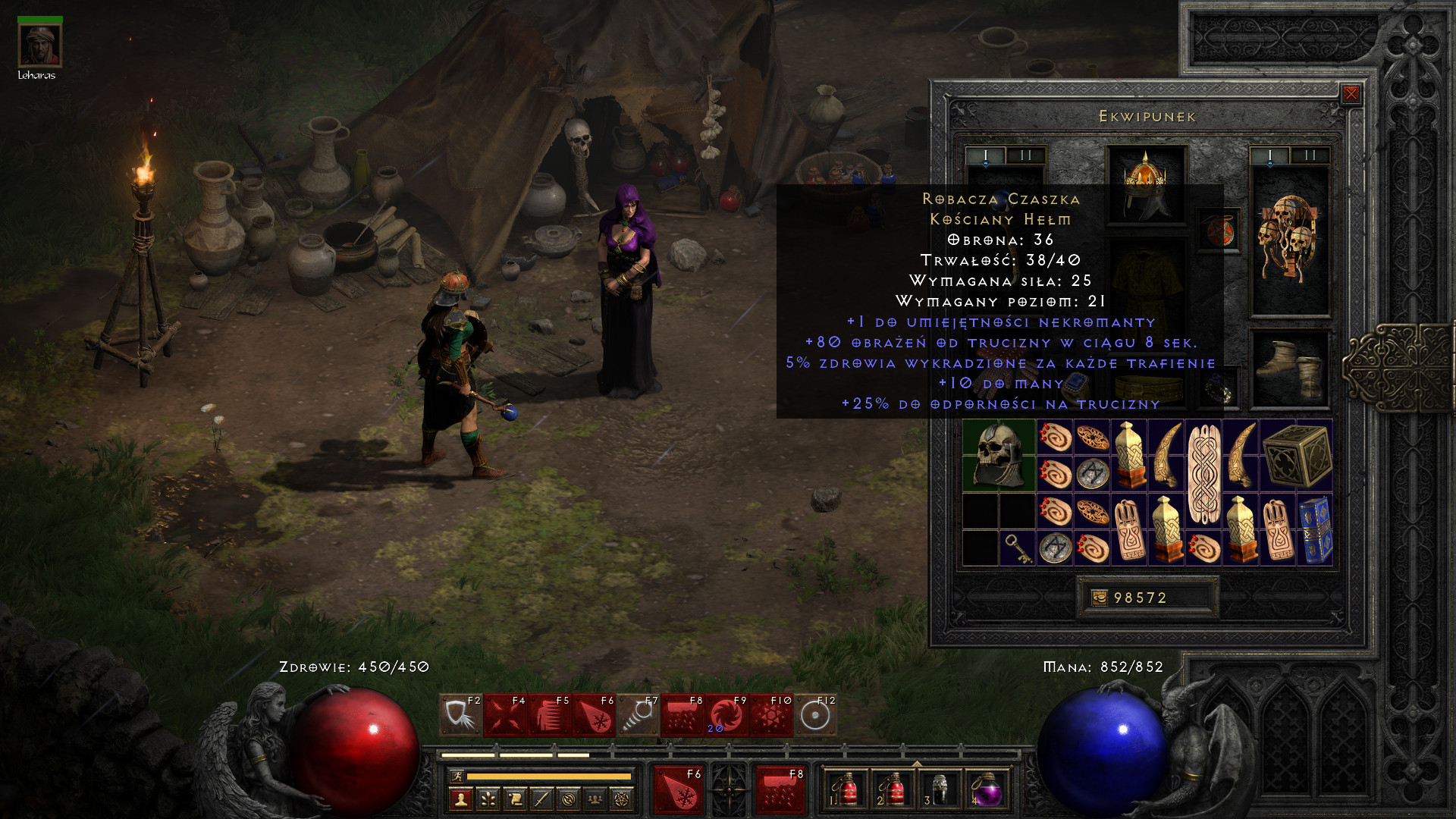Toggle the run/walk button
The image size is (1456, 819).
tap(457, 776)
